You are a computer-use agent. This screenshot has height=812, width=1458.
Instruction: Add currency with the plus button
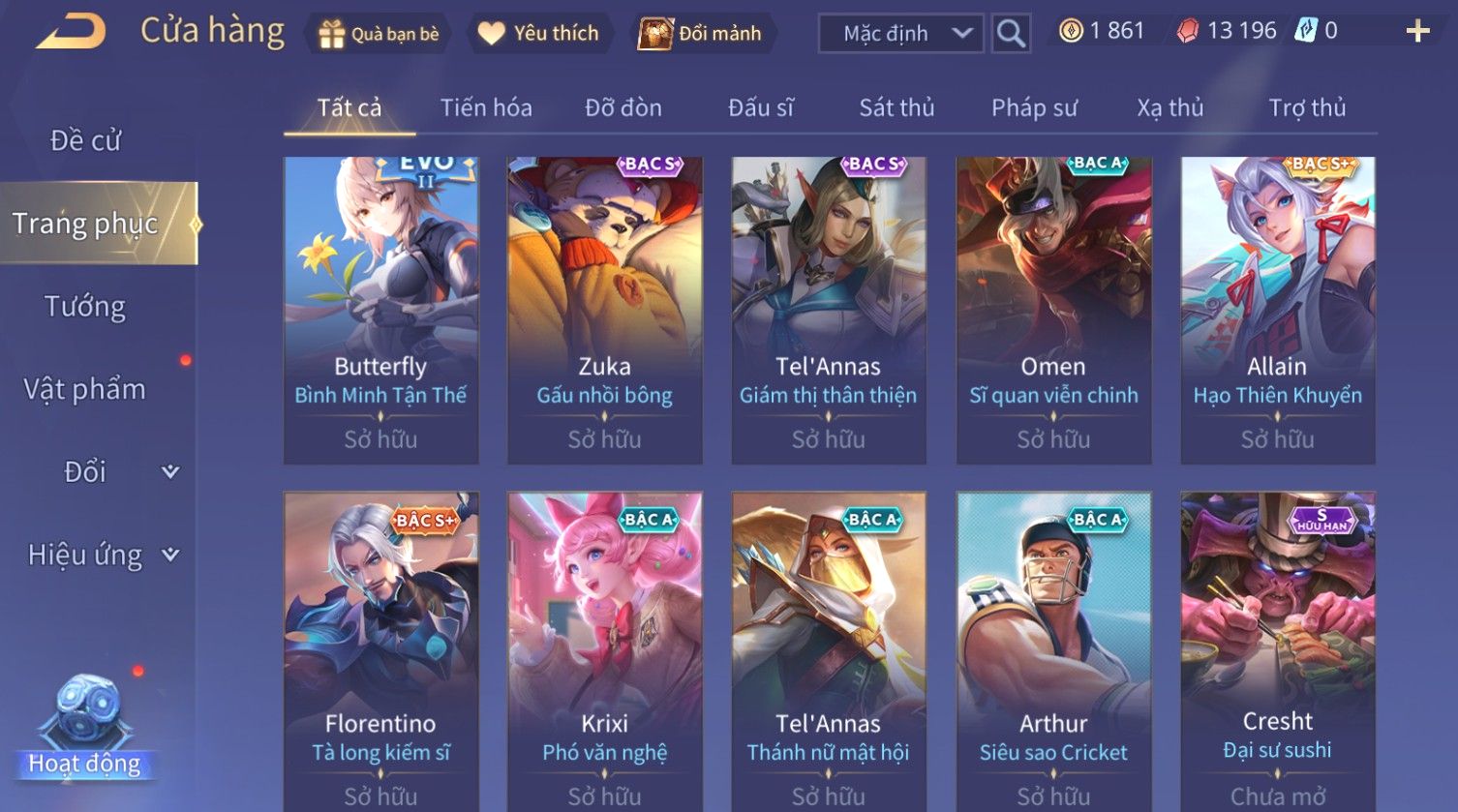[x=1417, y=32]
